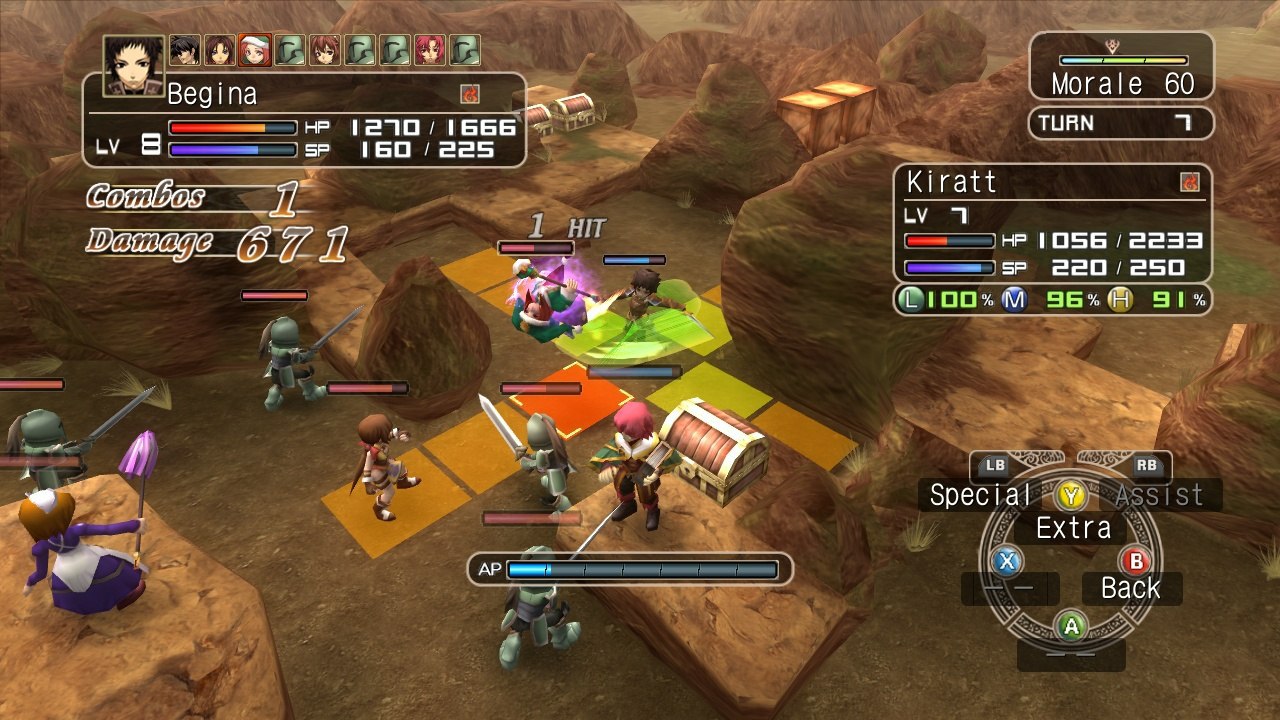Click the yellow Y Extra button icon
The width and height of the screenshot is (1280, 720).
pos(1070,494)
